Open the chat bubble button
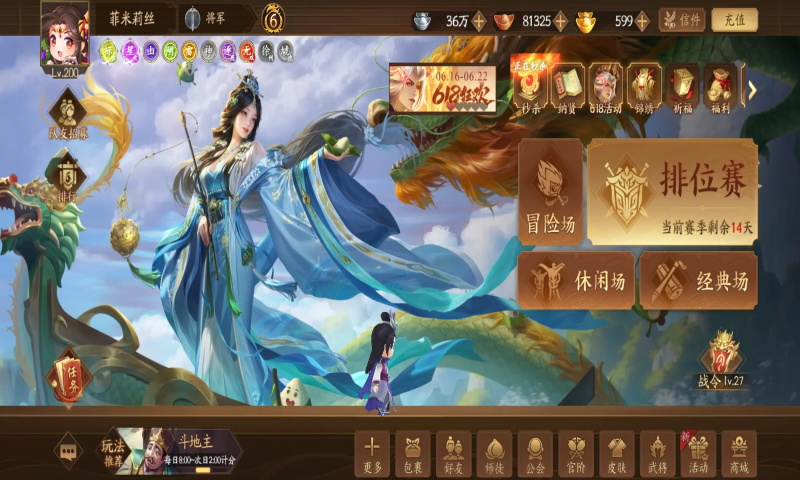The width and height of the screenshot is (800, 480). point(68,451)
